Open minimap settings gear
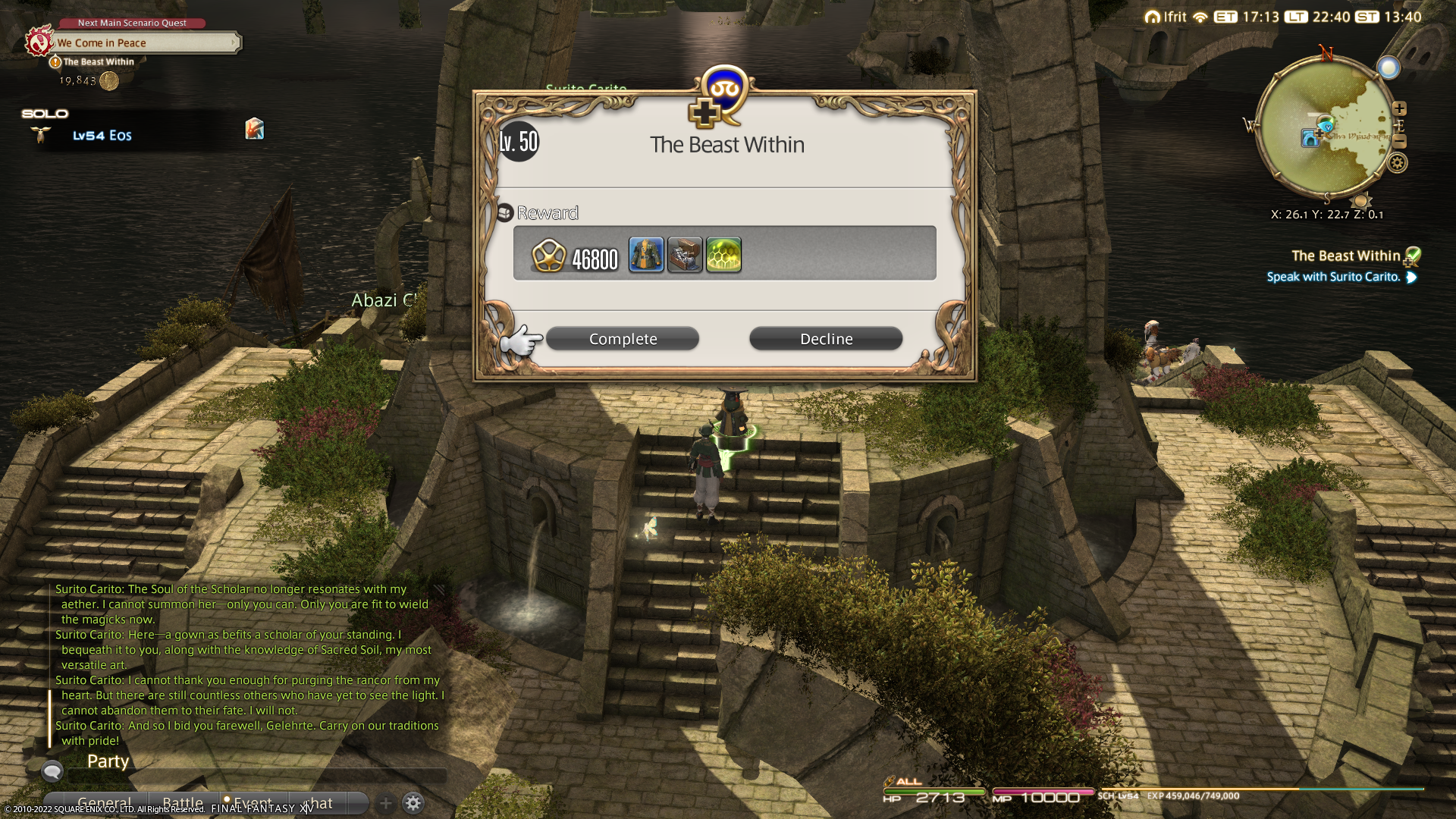This screenshot has height=819, width=1456. point(1398,162)
